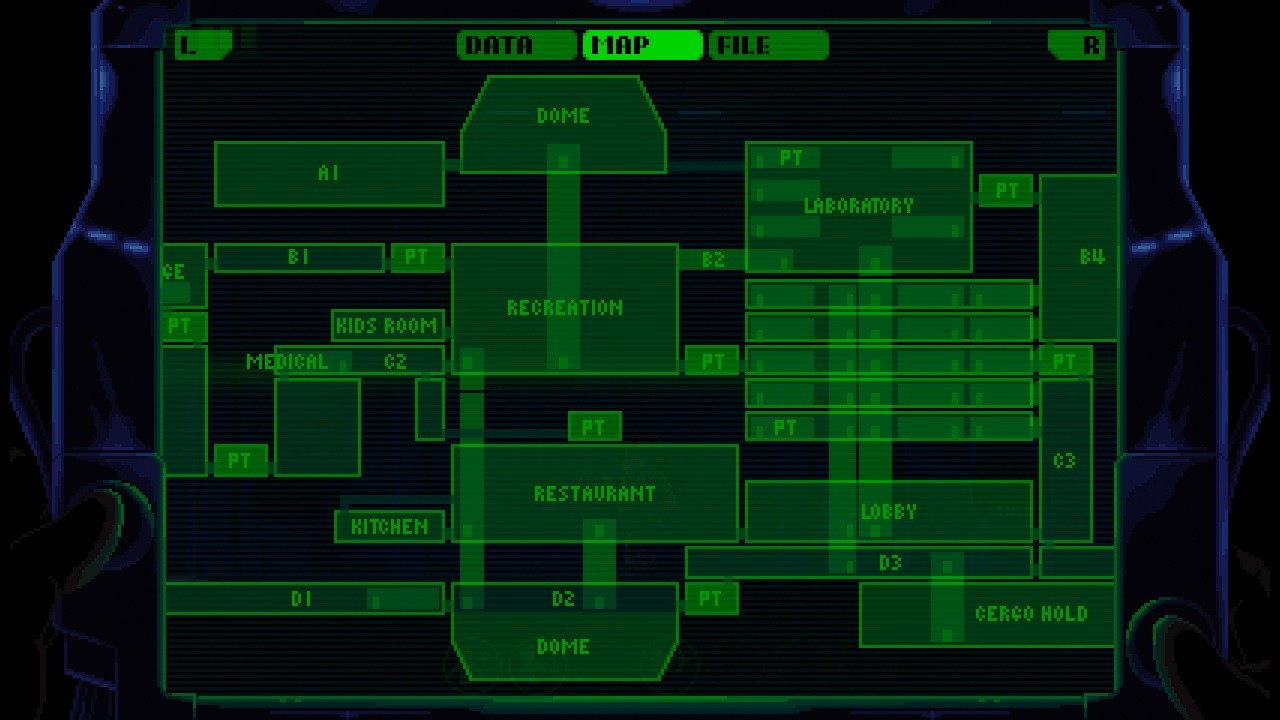The height and width of the screenshot is (720, 1280).
Task: Open the Lobby area on the map
Action: [888, 511]
